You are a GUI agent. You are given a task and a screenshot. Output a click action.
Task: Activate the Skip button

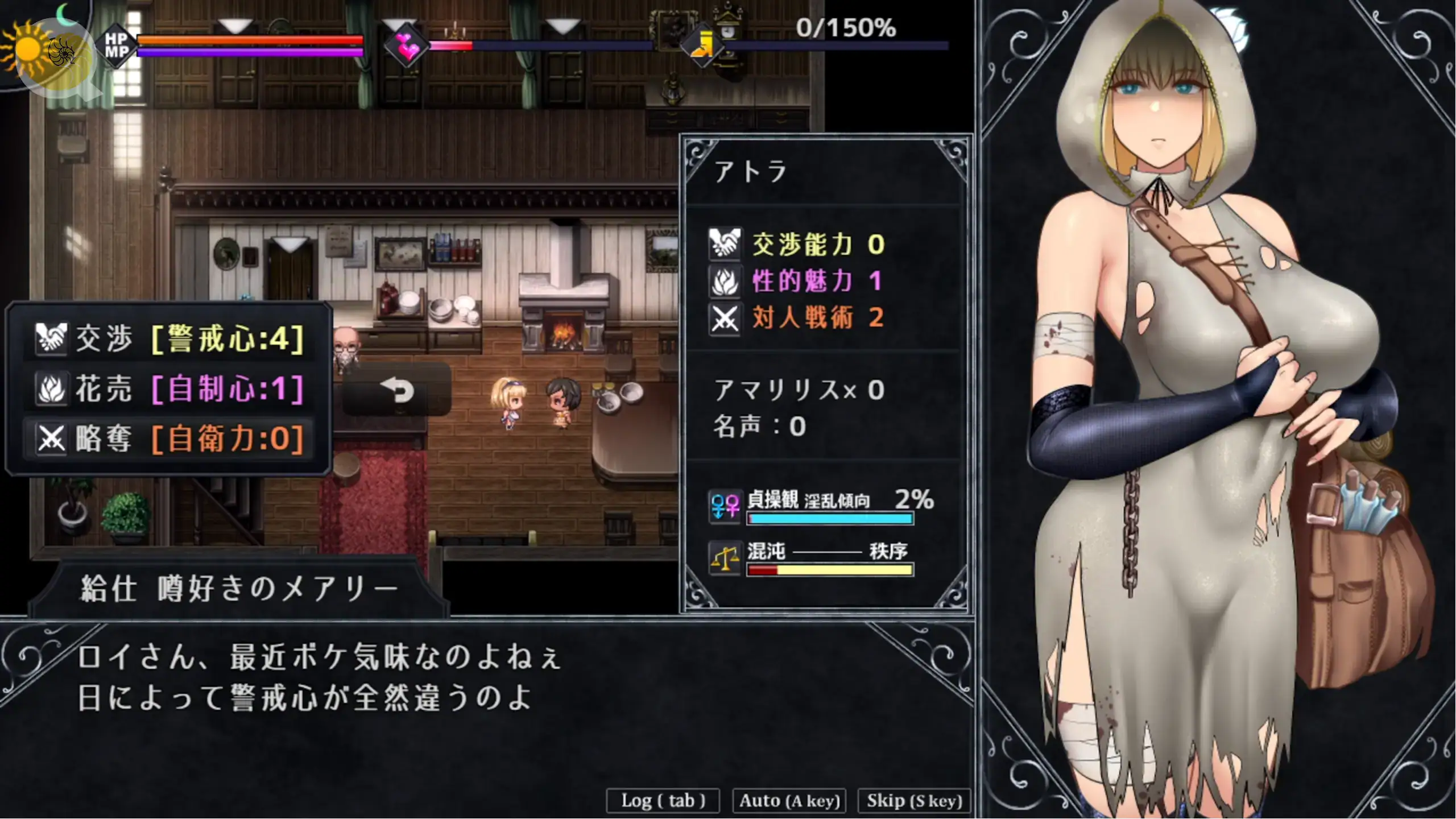click(x=914, y=801)
